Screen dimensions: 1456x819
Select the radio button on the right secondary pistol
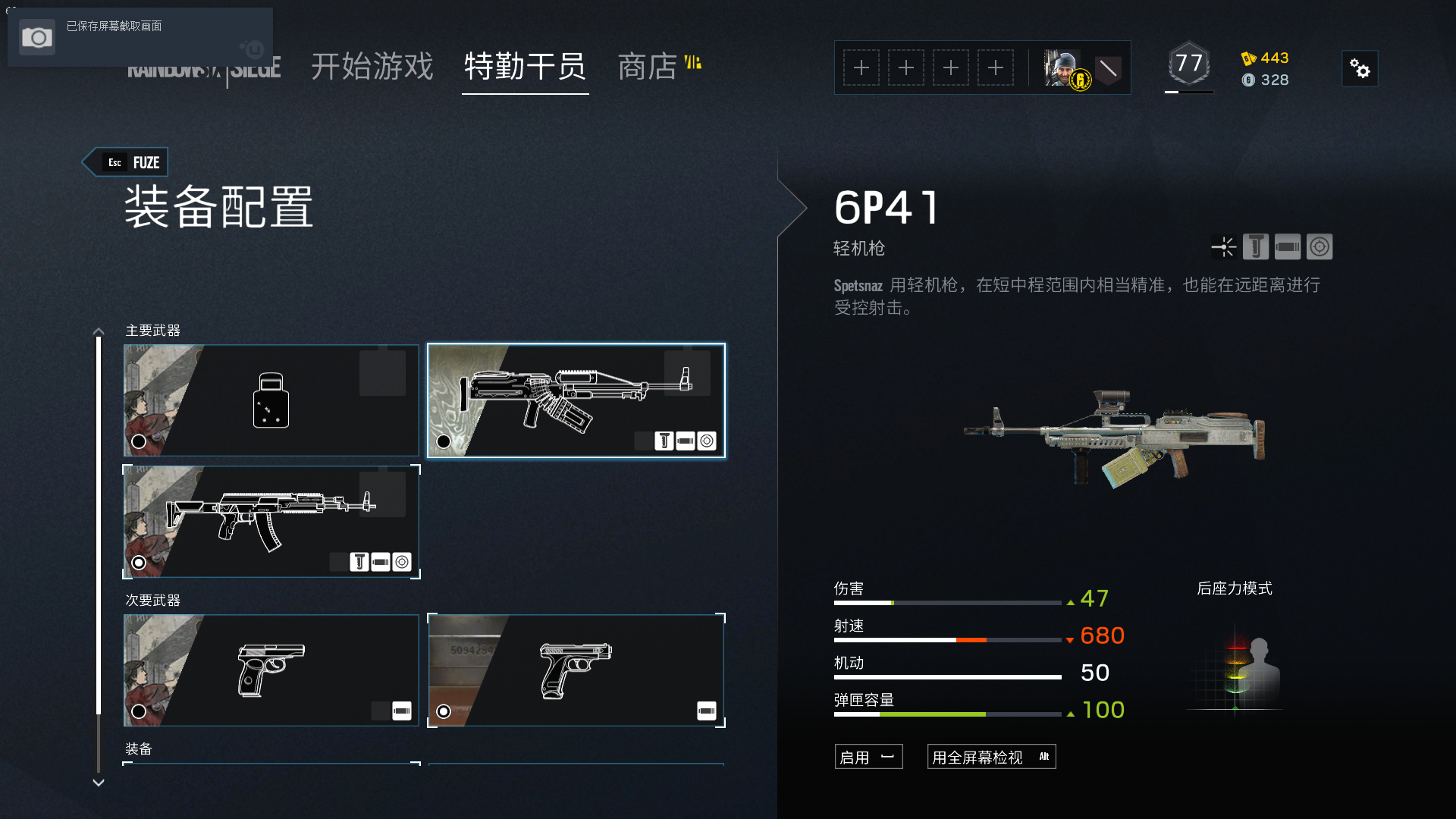(x=442, y=711)
